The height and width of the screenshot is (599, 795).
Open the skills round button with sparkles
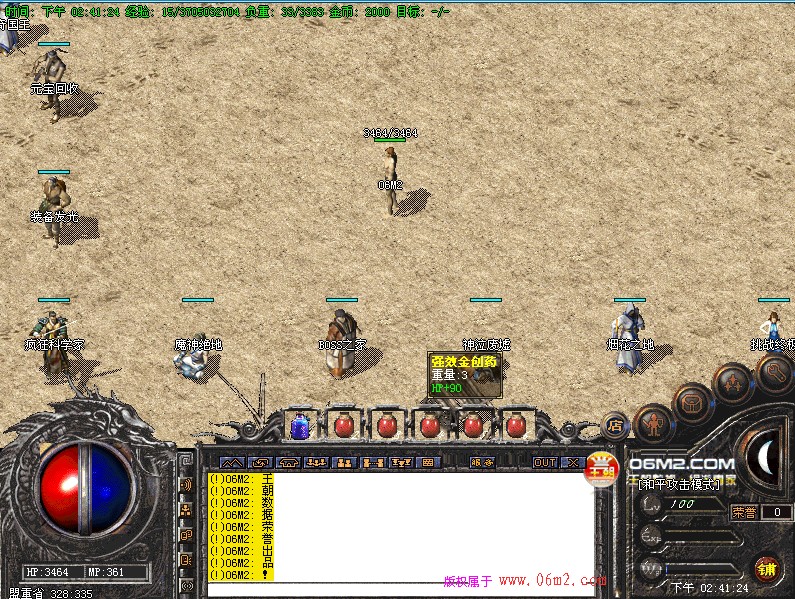[x=733, y=383]
